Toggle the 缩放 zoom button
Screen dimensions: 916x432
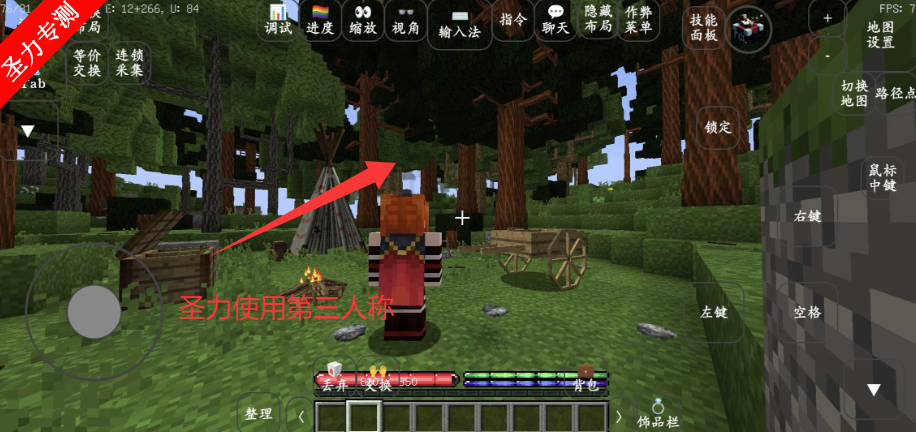coord(363,20)
